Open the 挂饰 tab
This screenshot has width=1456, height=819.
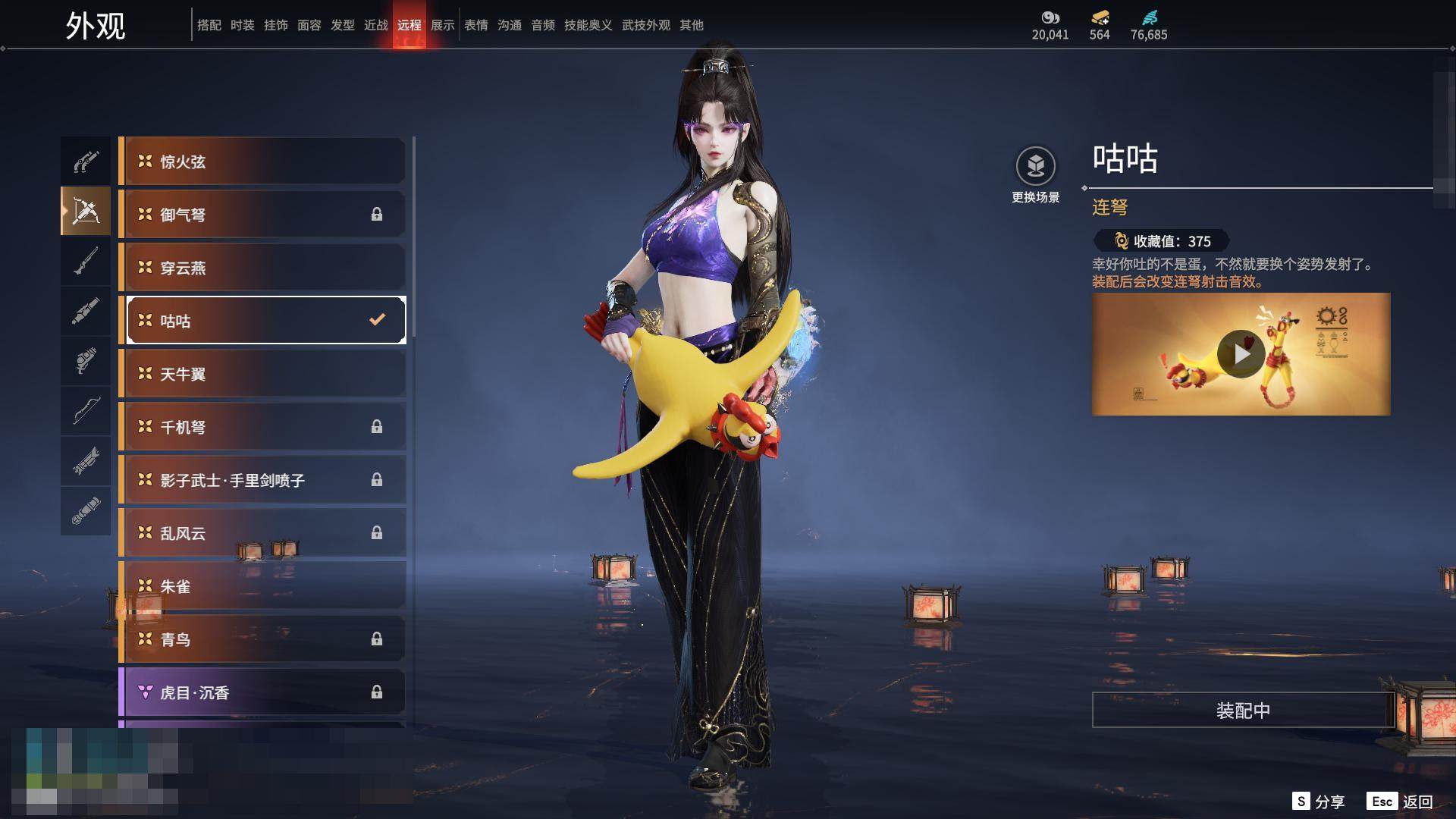coord(275,25)
